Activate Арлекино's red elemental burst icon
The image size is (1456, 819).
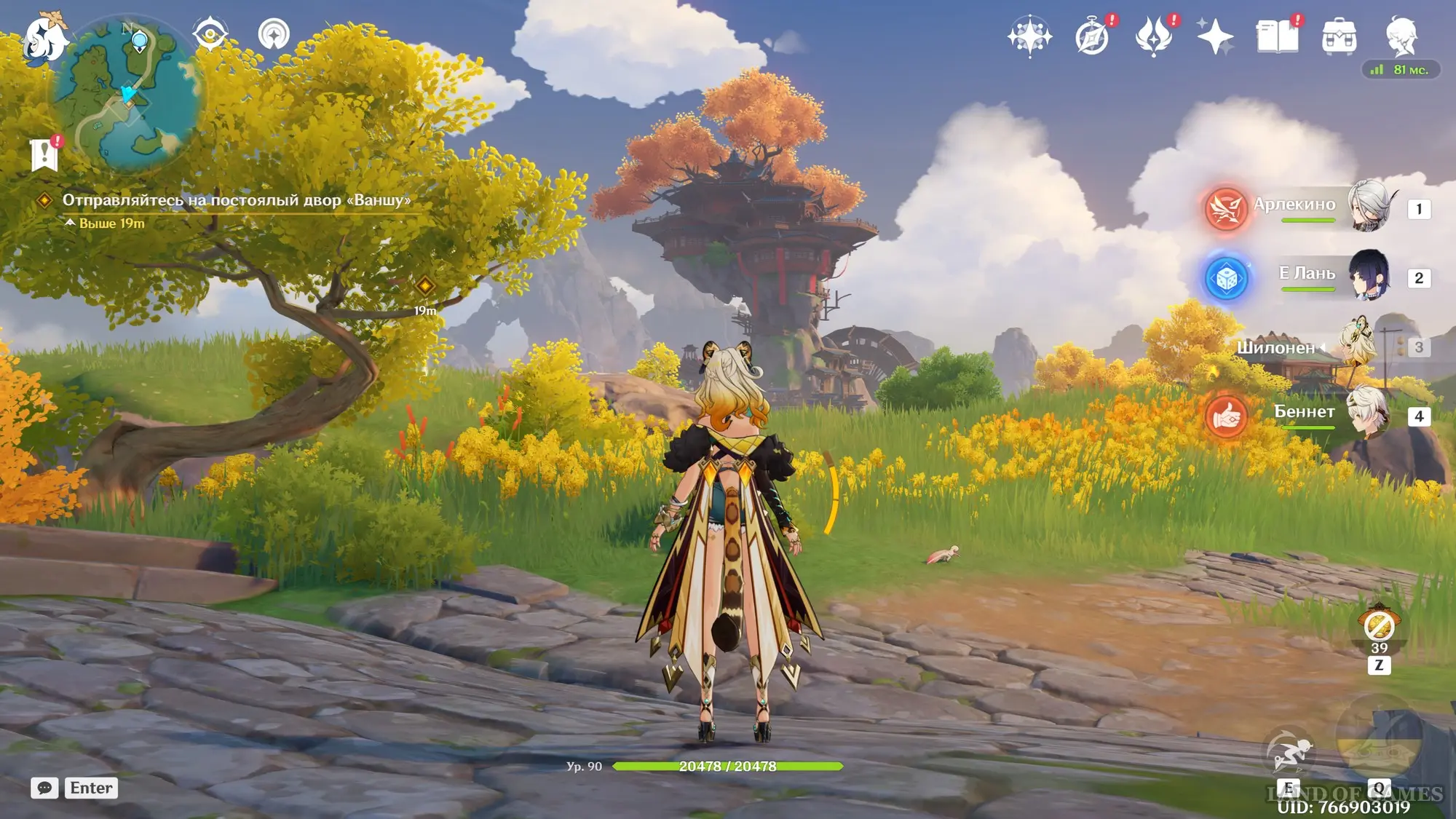click(x=1226, y=209)
